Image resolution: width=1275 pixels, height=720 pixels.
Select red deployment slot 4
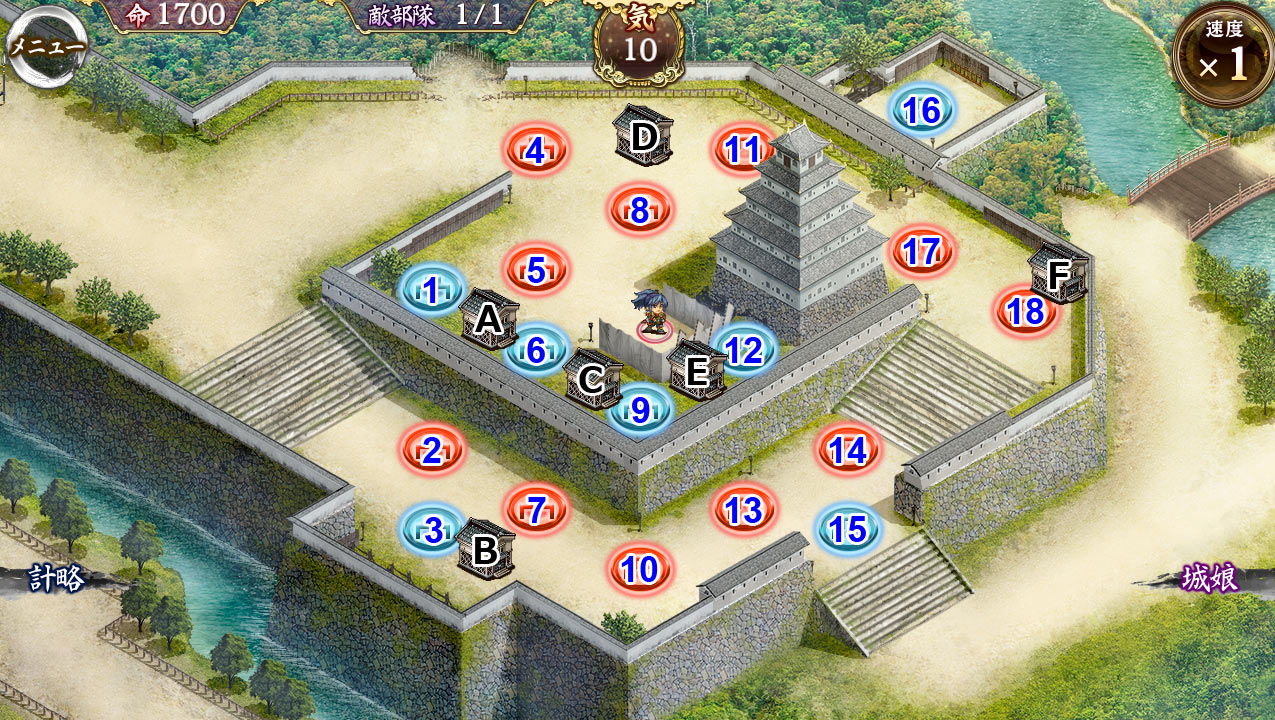point(536,151)
